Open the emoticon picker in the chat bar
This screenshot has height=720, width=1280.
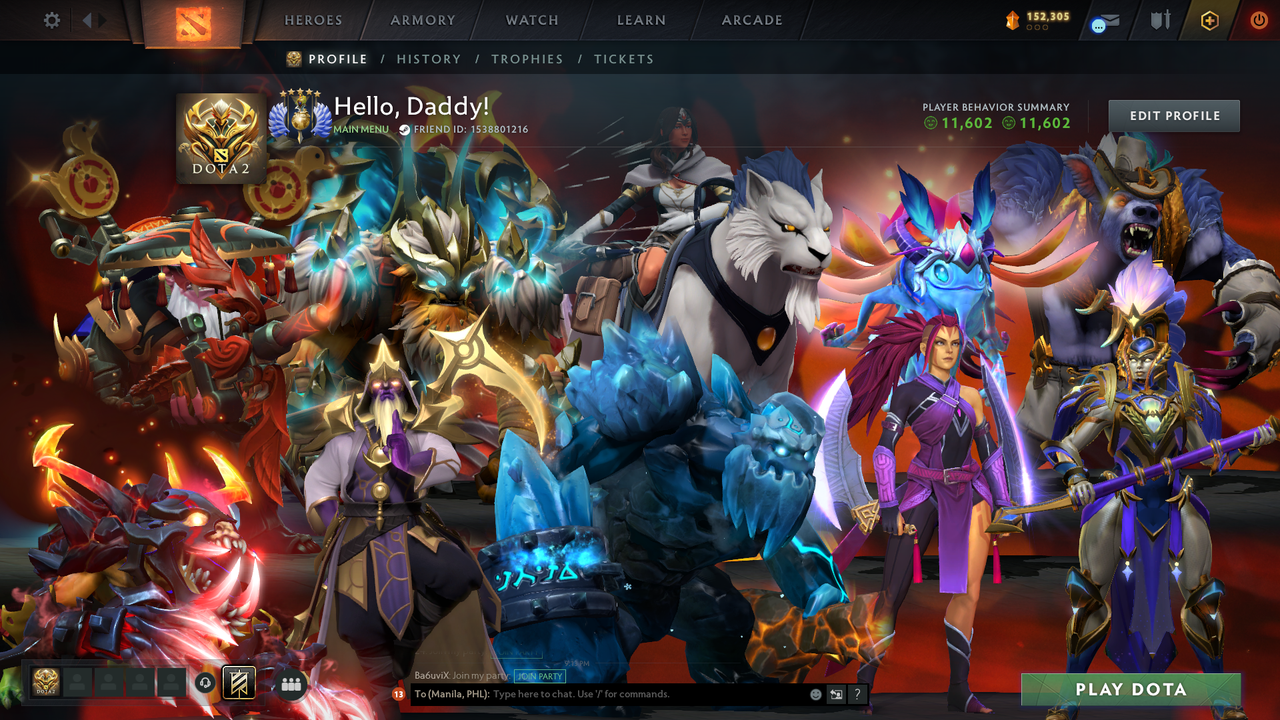pos(815,693)
